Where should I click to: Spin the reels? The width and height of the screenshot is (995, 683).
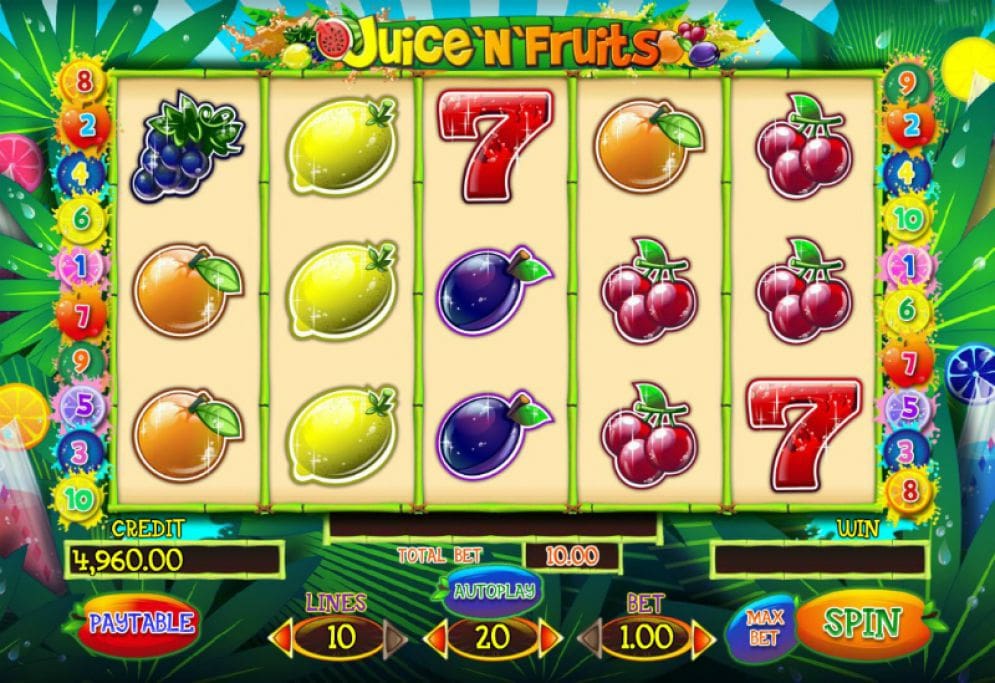tap(861, 623)
